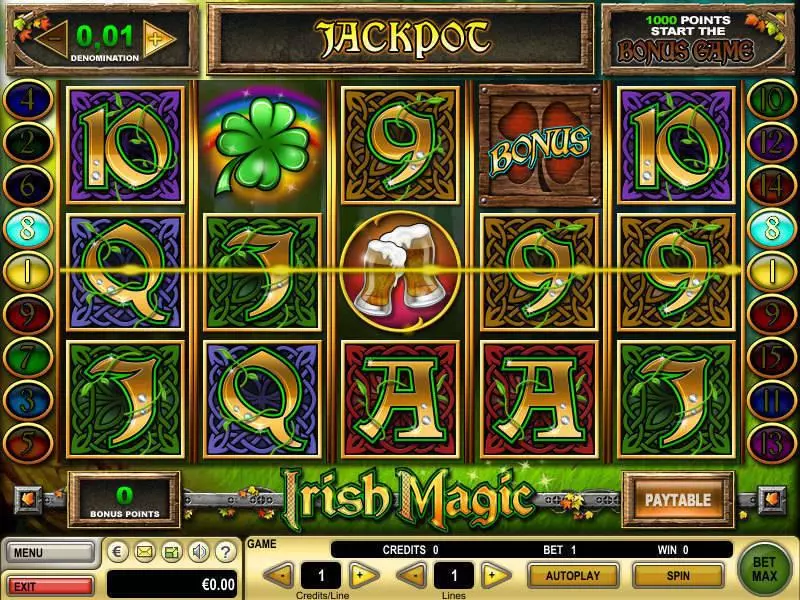The width and height of the screenshot is (800, 600).
Task: Open the envelope message icon
Action: (x=144, y=551)
